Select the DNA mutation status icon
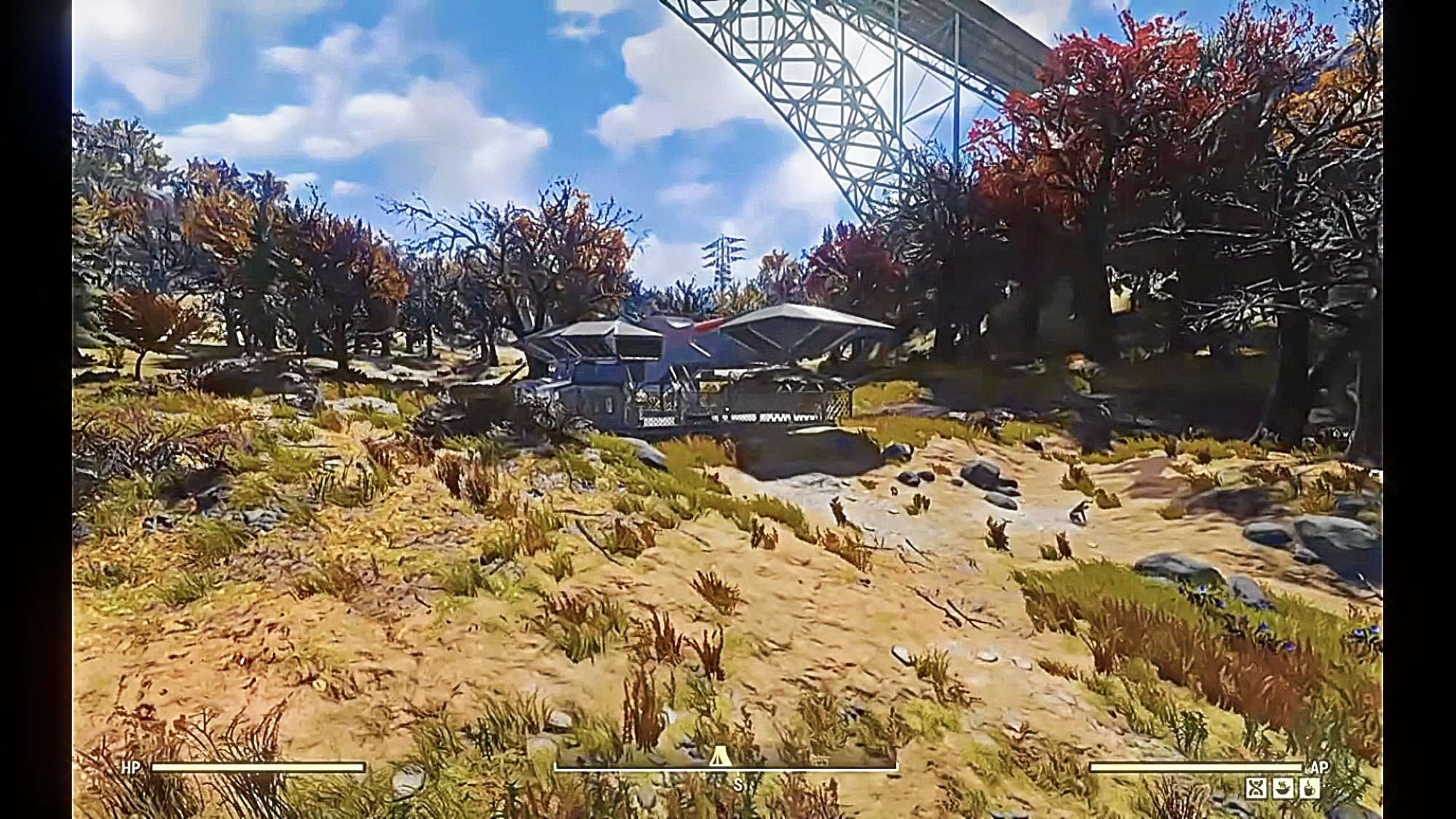1456x819 pixels. pyautogui.click(x=1256, y=788)
